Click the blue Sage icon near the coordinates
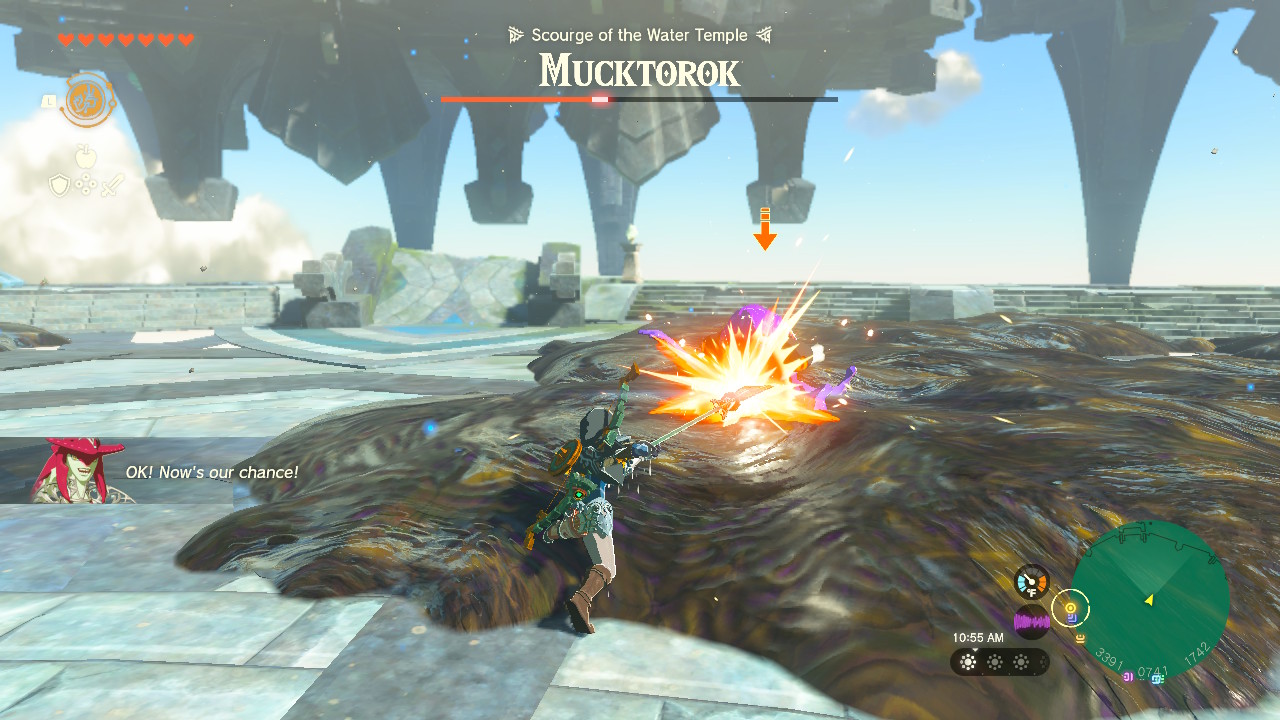This screenshot has height=720, width=1280. [x=1156, y=679]
